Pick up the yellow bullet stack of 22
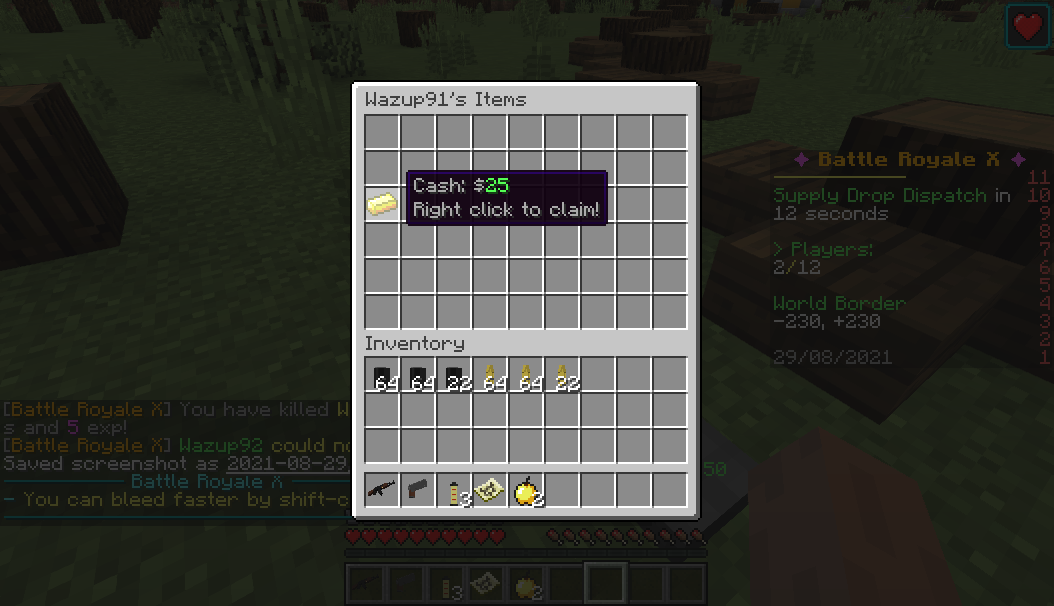Screen dimensions: 1054x606 pyautogui.click(x=563, y=377)
